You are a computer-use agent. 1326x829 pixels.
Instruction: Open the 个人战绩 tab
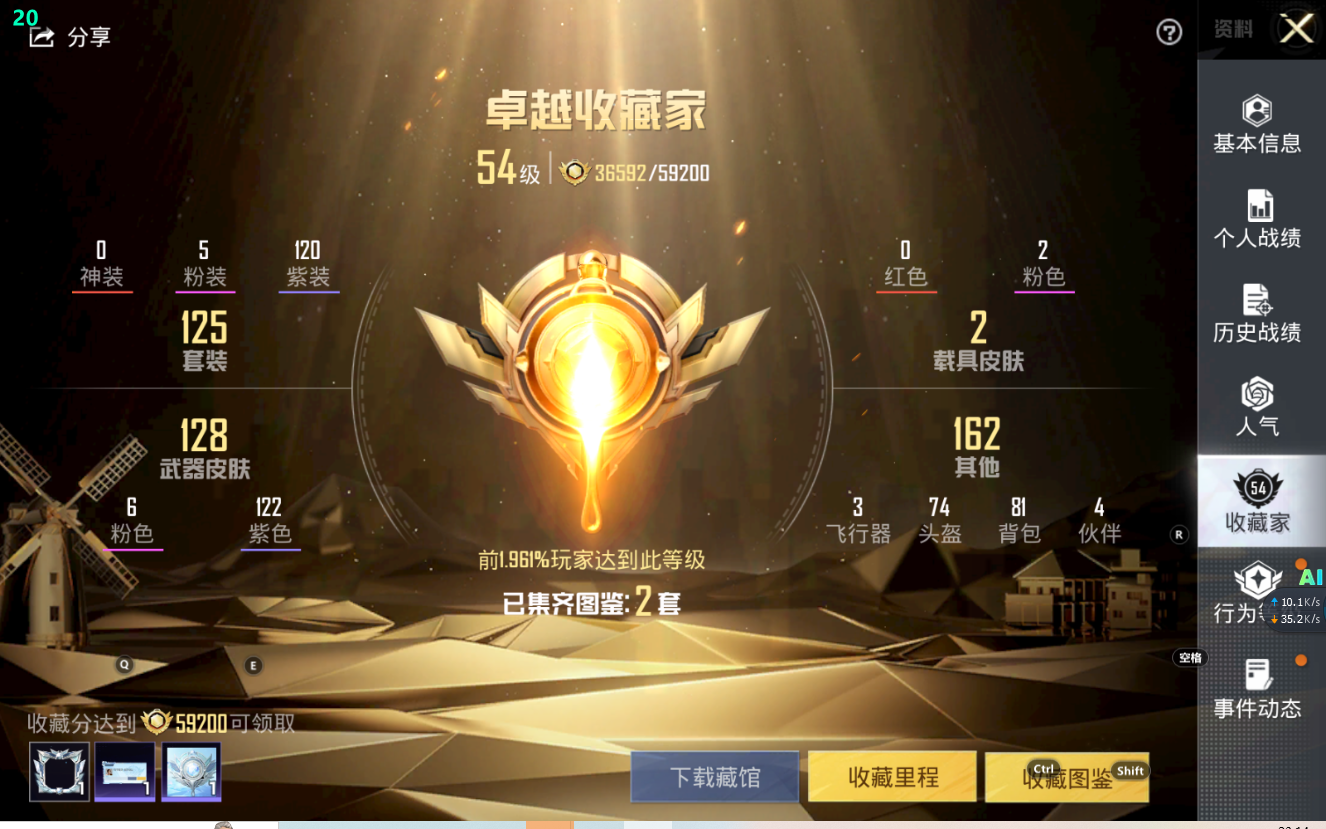(x=1257, y=219)
